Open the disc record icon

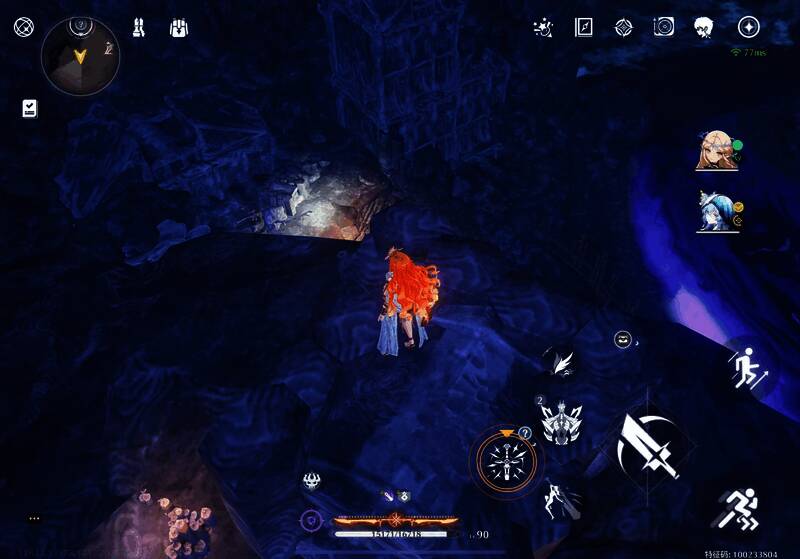coord(663,28)
